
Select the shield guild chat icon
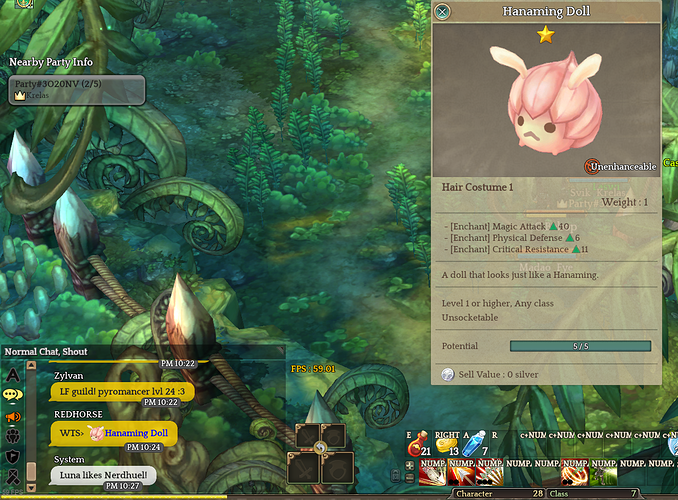pyautogui.click(x=13, y=456)
